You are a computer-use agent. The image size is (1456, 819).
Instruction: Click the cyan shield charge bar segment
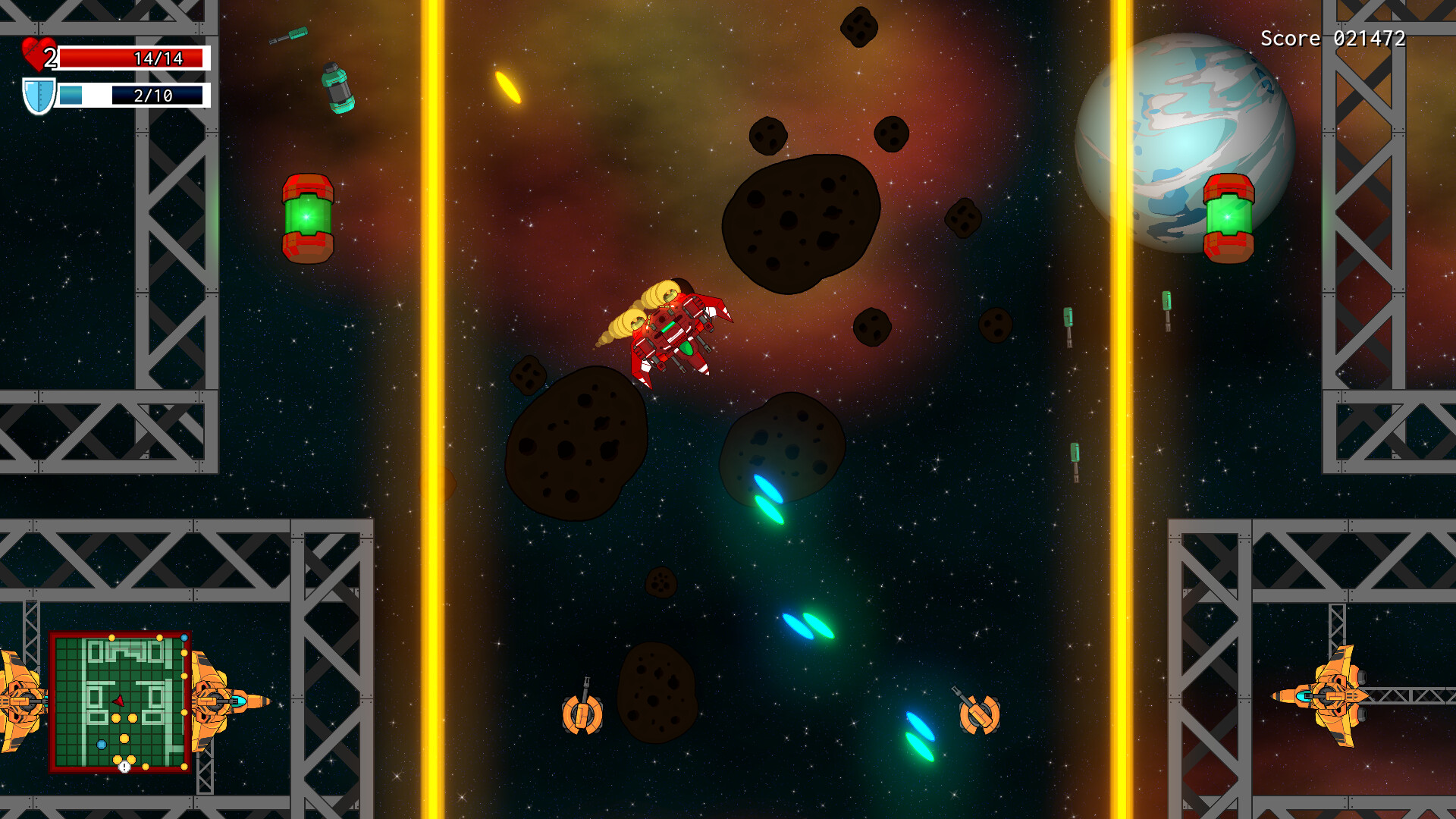pos(72,96)
